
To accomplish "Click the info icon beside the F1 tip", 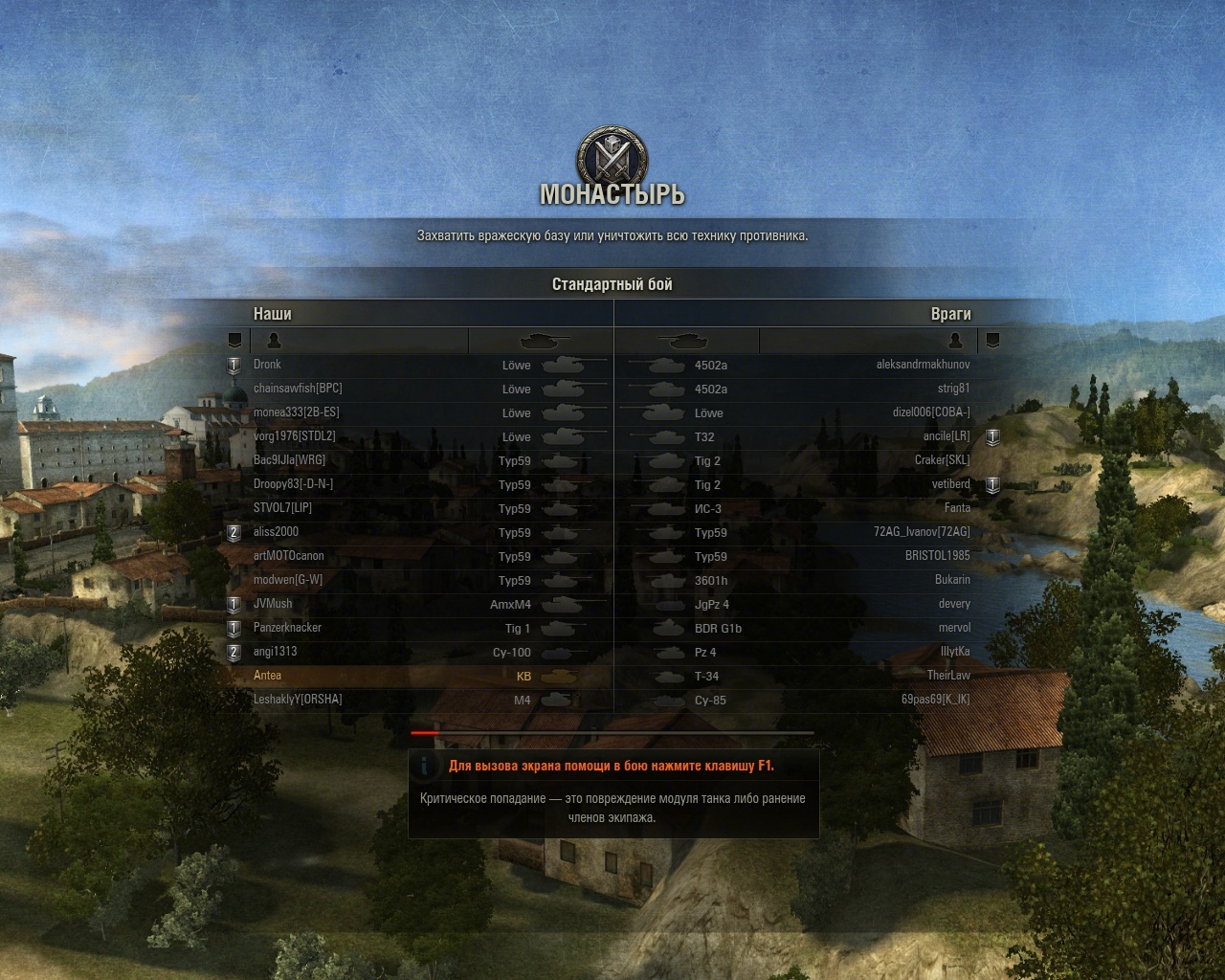I will pyautogui.click(x=425, y=766).
